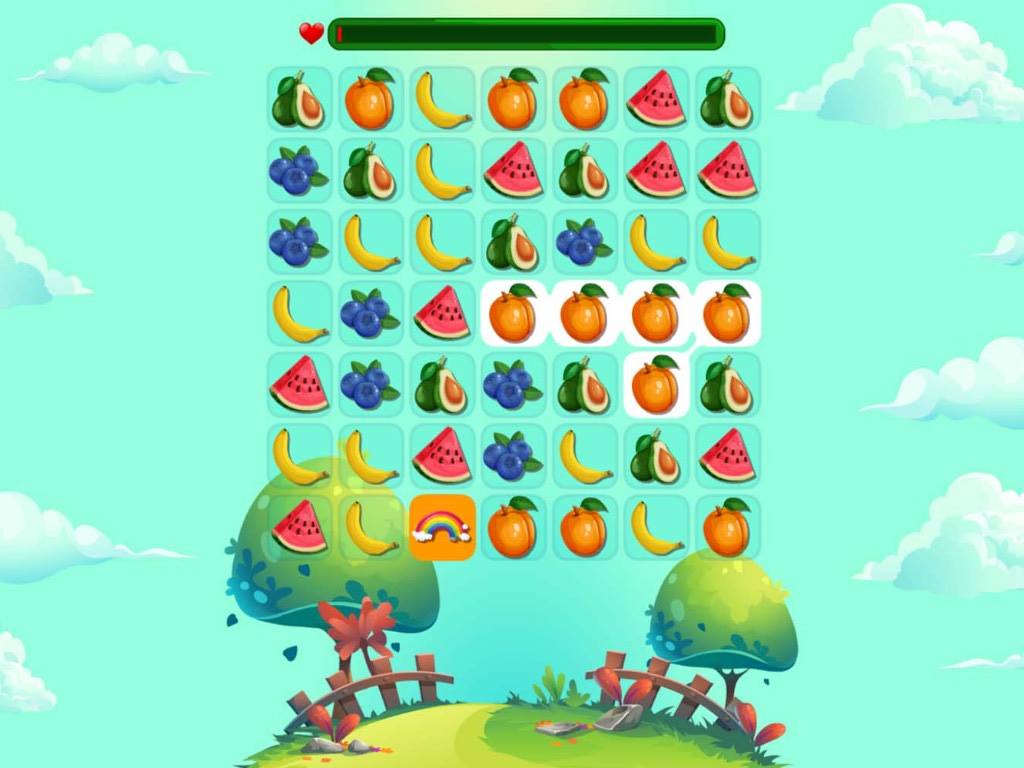1024x768 pixels.
Task: Select the rainbow special tile
Action: pyautogui.click(x=442, y=527)
